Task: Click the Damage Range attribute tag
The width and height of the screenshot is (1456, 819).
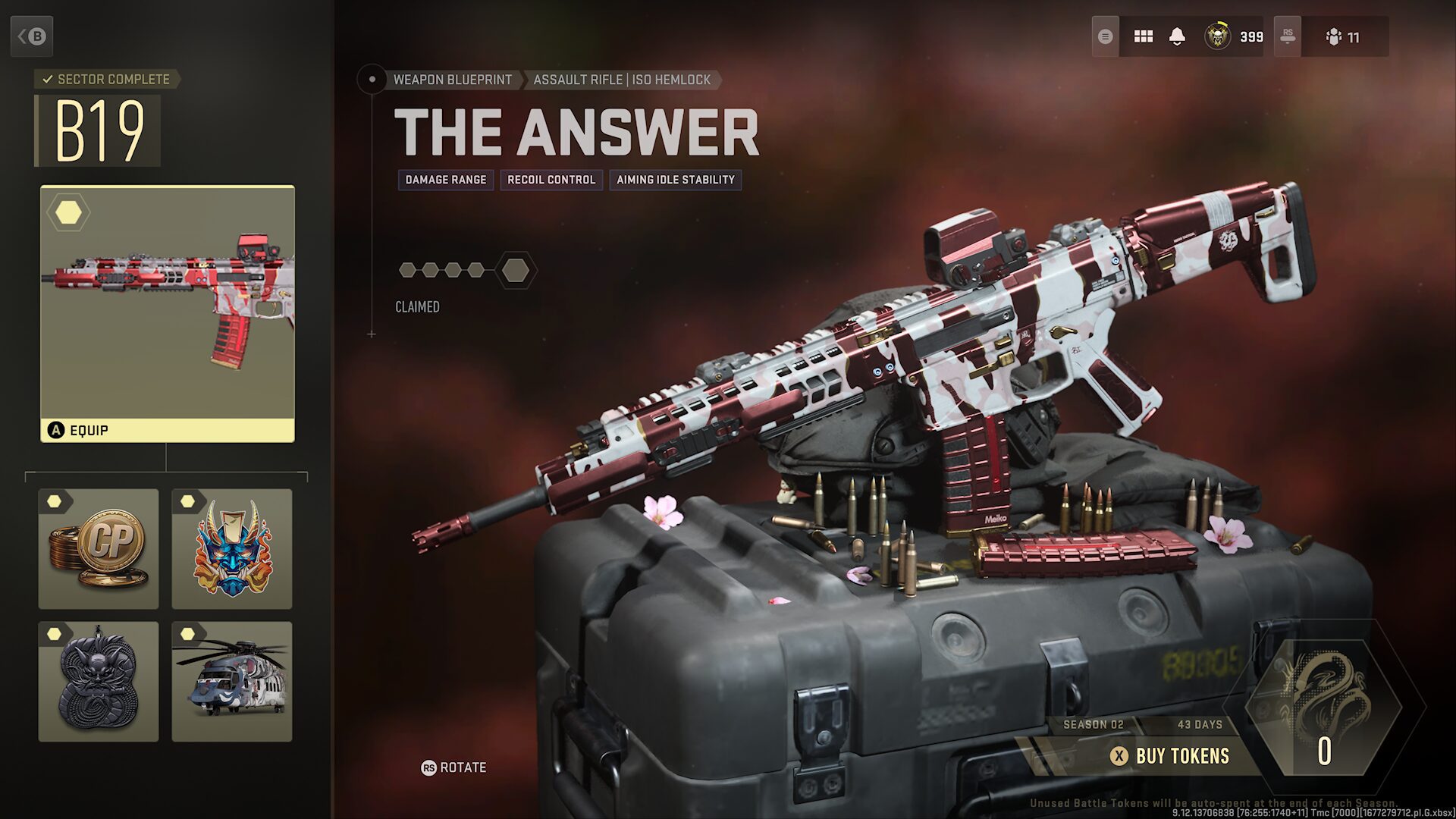Action: [446, 180]
